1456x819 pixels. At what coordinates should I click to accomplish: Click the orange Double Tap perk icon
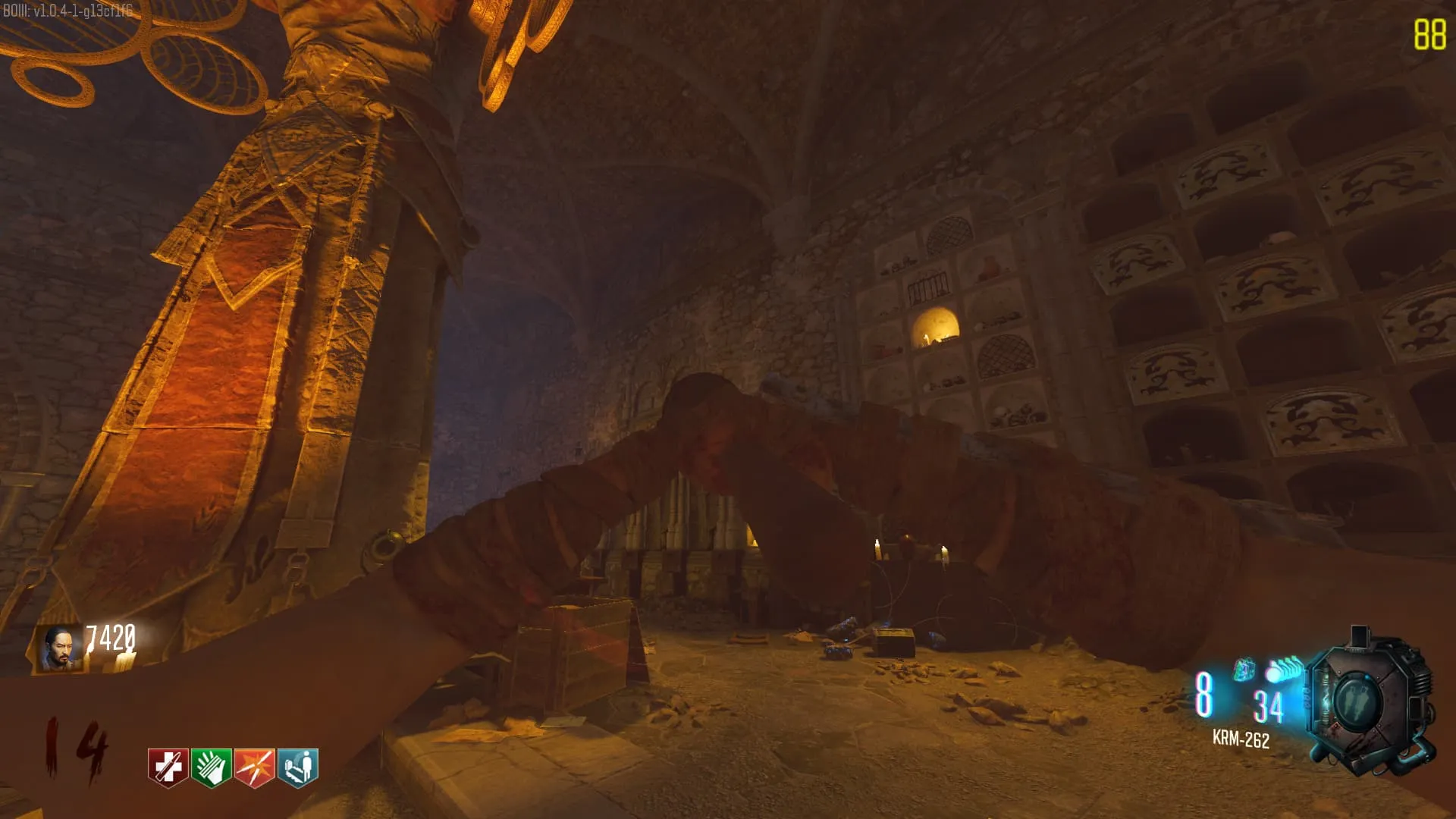point(255,767)
